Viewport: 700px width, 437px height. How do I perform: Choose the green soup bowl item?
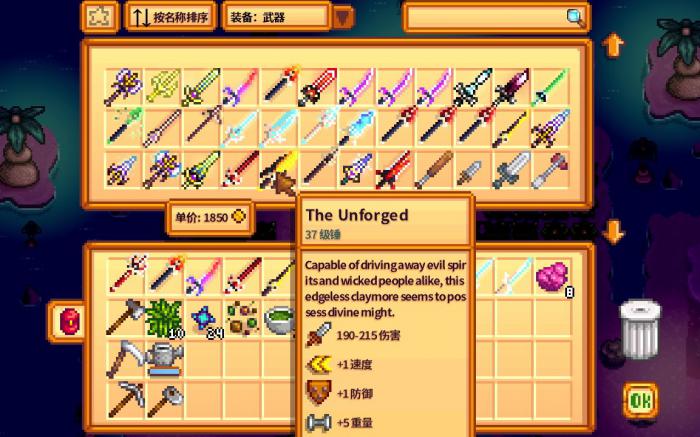tap(279, 318)
